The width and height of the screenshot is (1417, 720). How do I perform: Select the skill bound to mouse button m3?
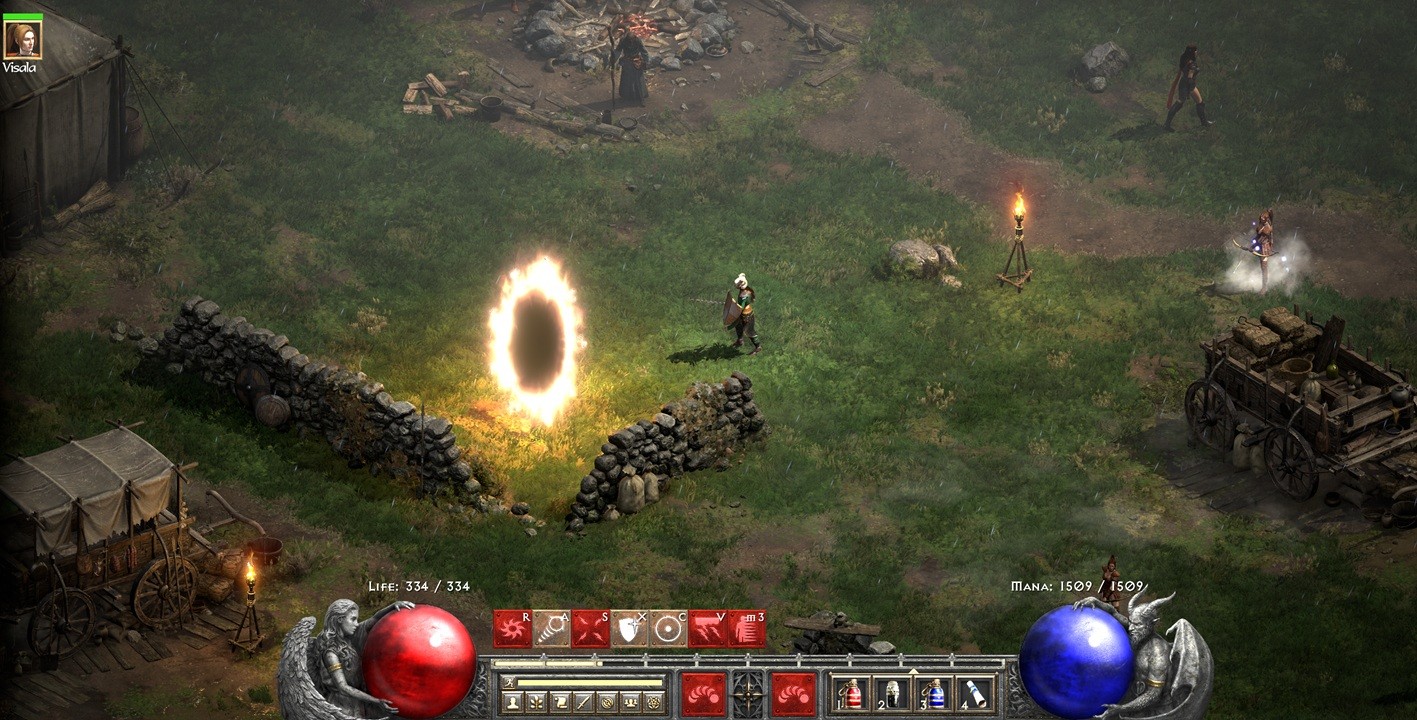(x=746, y=627)
